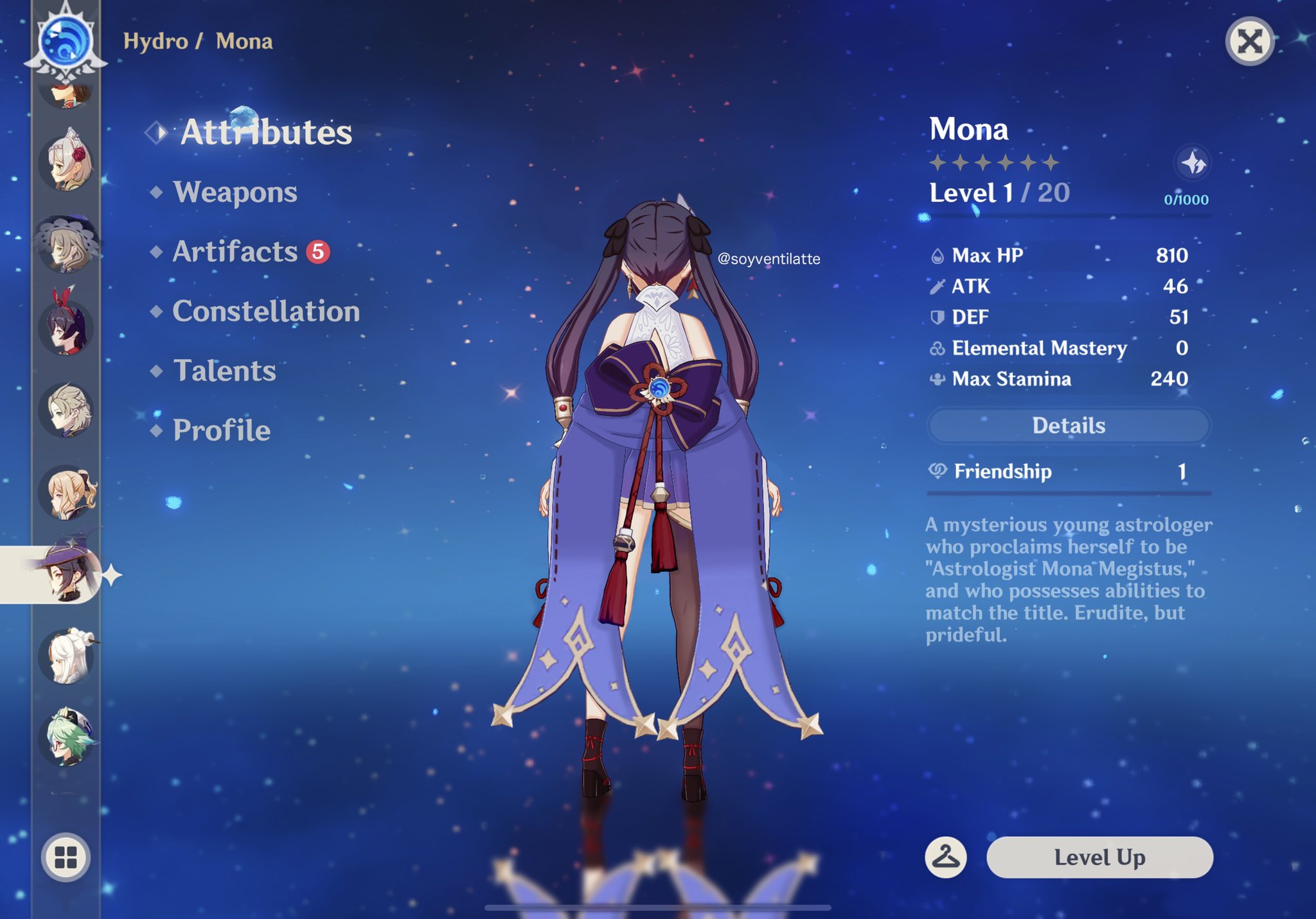
Task: Open Mona's Profile
Action: (221, 431)
